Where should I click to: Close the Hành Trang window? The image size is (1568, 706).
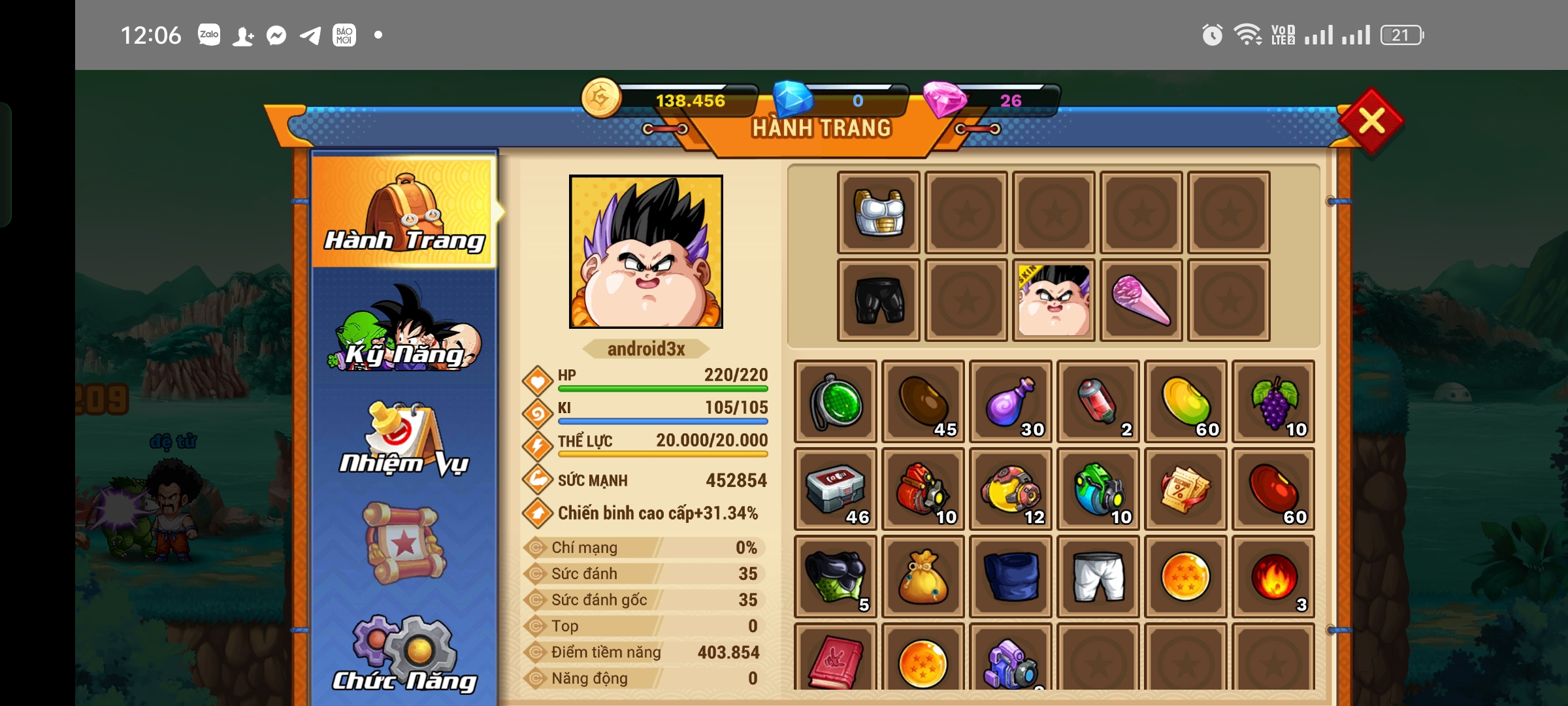tap(1371, 121)
